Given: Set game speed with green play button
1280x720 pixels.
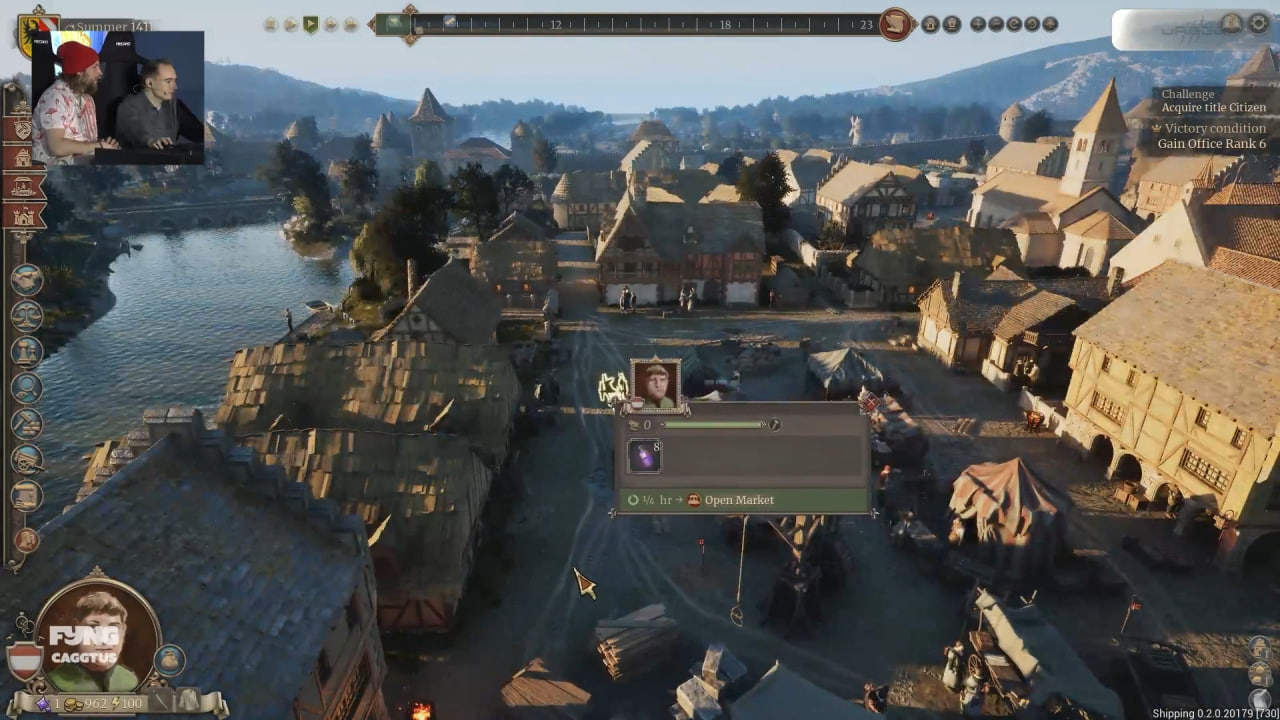Looking at the screenshot, I should pos(310,24).
